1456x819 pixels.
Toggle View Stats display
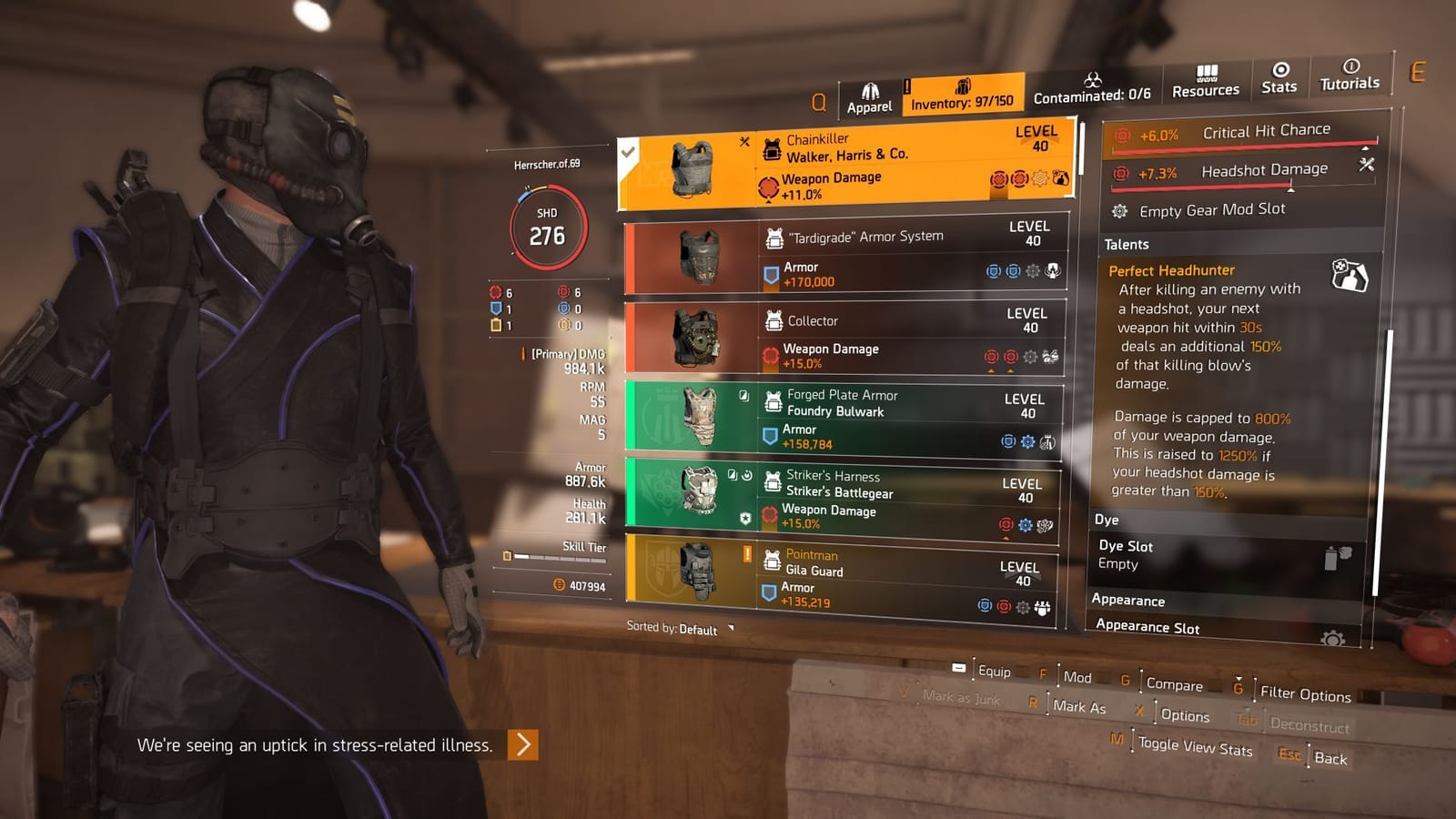pos(1196,746)
